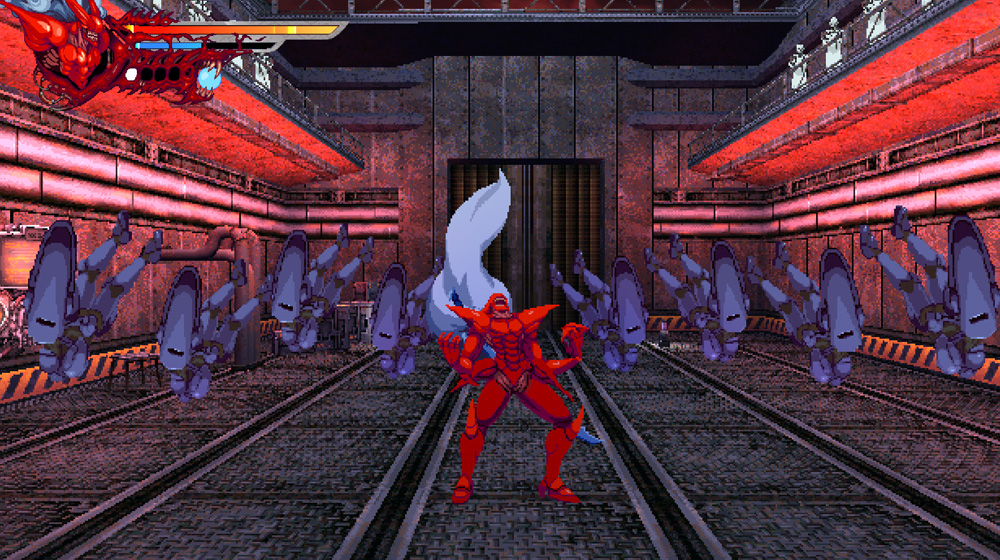The width and height of the screenshot is (1000, 560).
Task: Click the red demon character portrait
Action: pyautogui.click(x=75, y=52)
